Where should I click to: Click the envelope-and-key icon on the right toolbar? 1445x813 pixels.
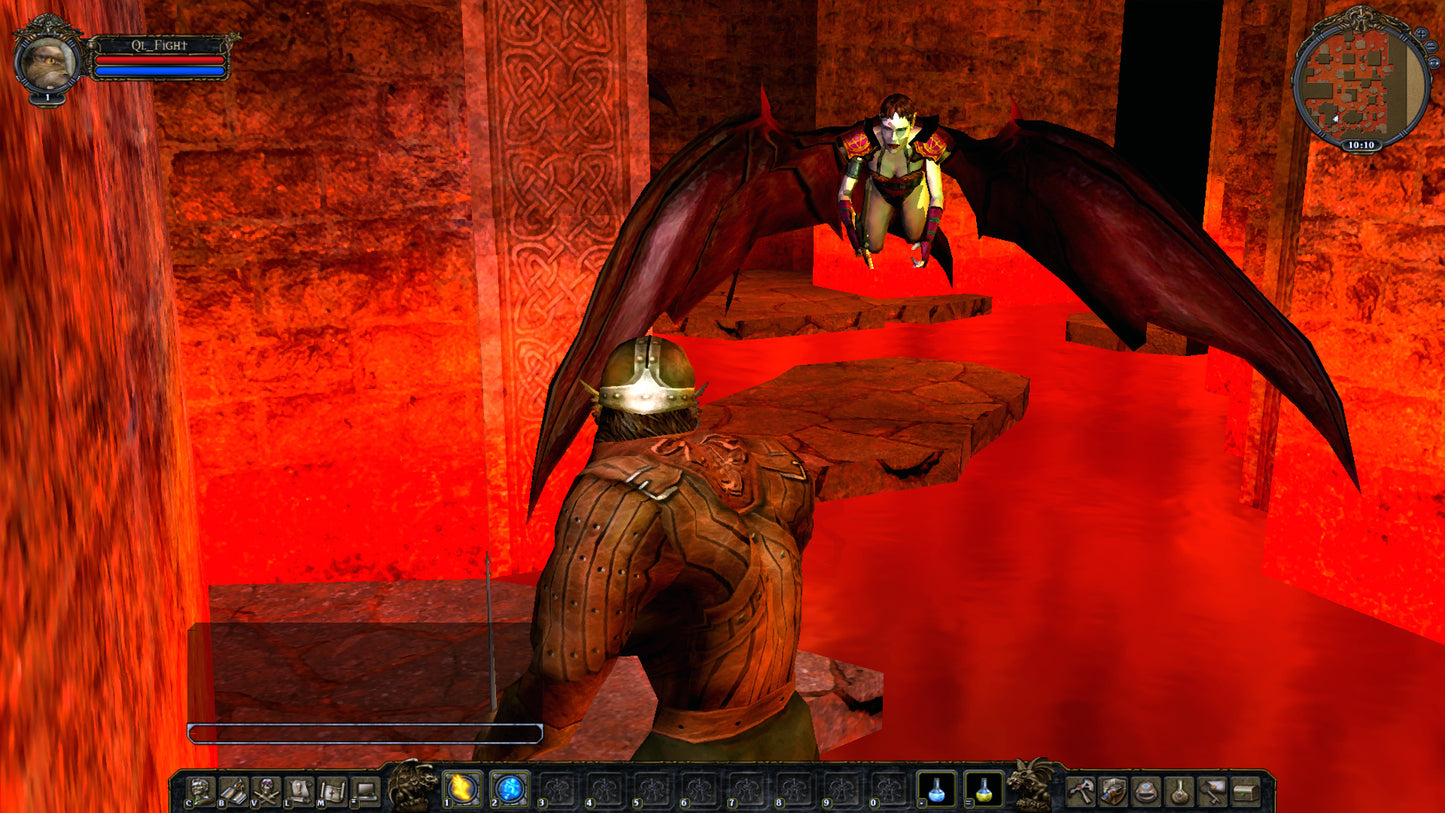point(1213,789)
